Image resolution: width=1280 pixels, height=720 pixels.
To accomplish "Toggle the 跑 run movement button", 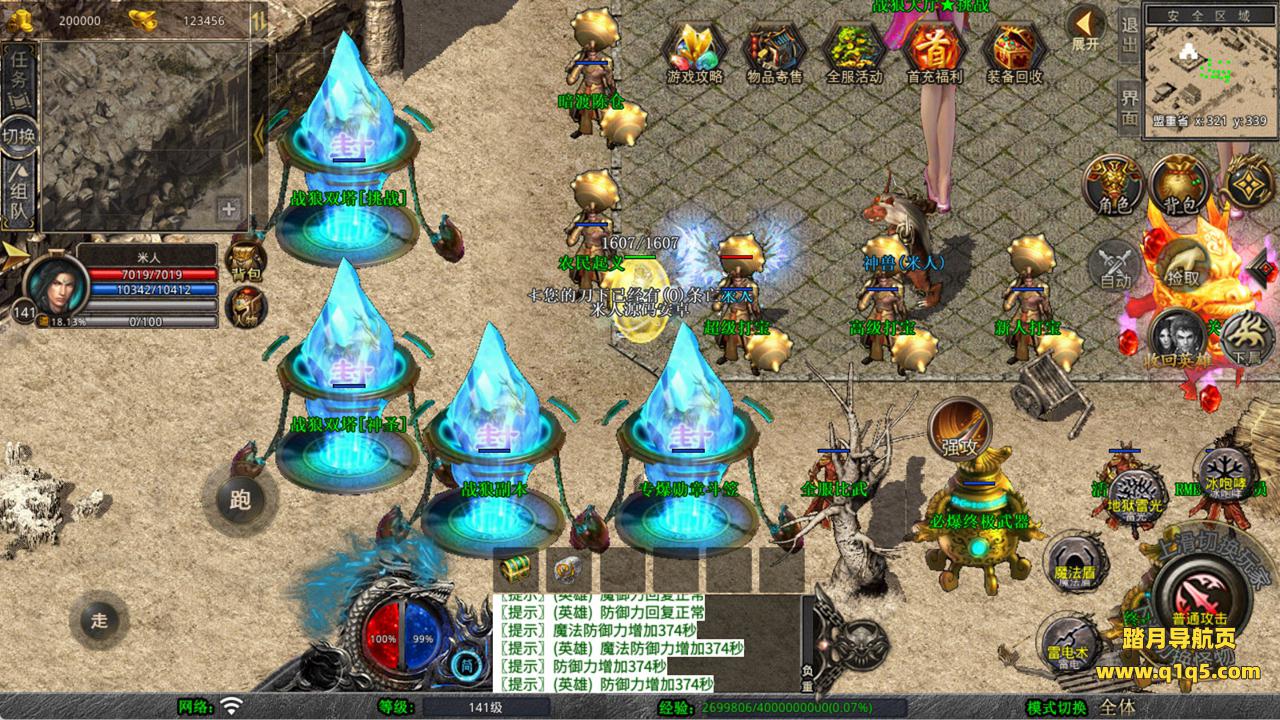I will pos(240,499).
